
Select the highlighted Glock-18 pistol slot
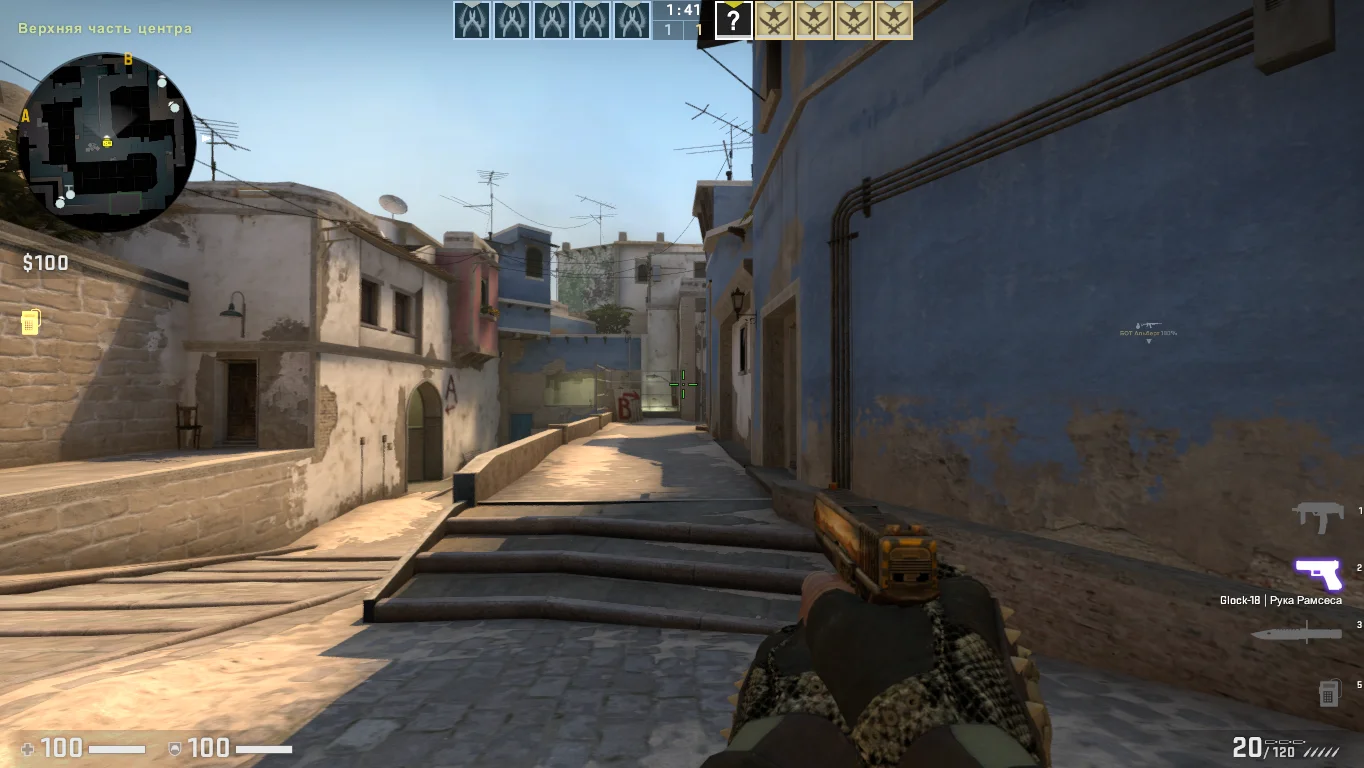tap(1318, 574)
